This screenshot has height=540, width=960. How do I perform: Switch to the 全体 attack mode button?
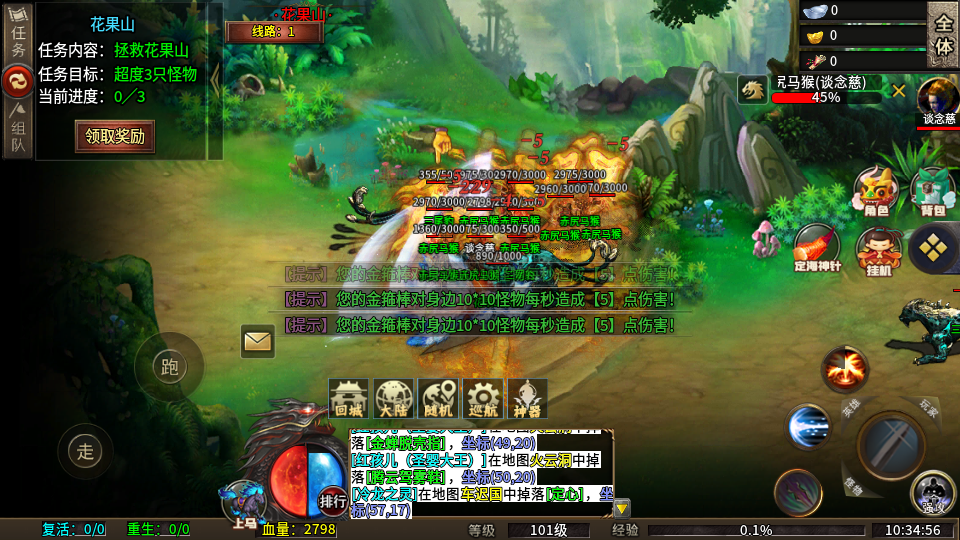942,33
